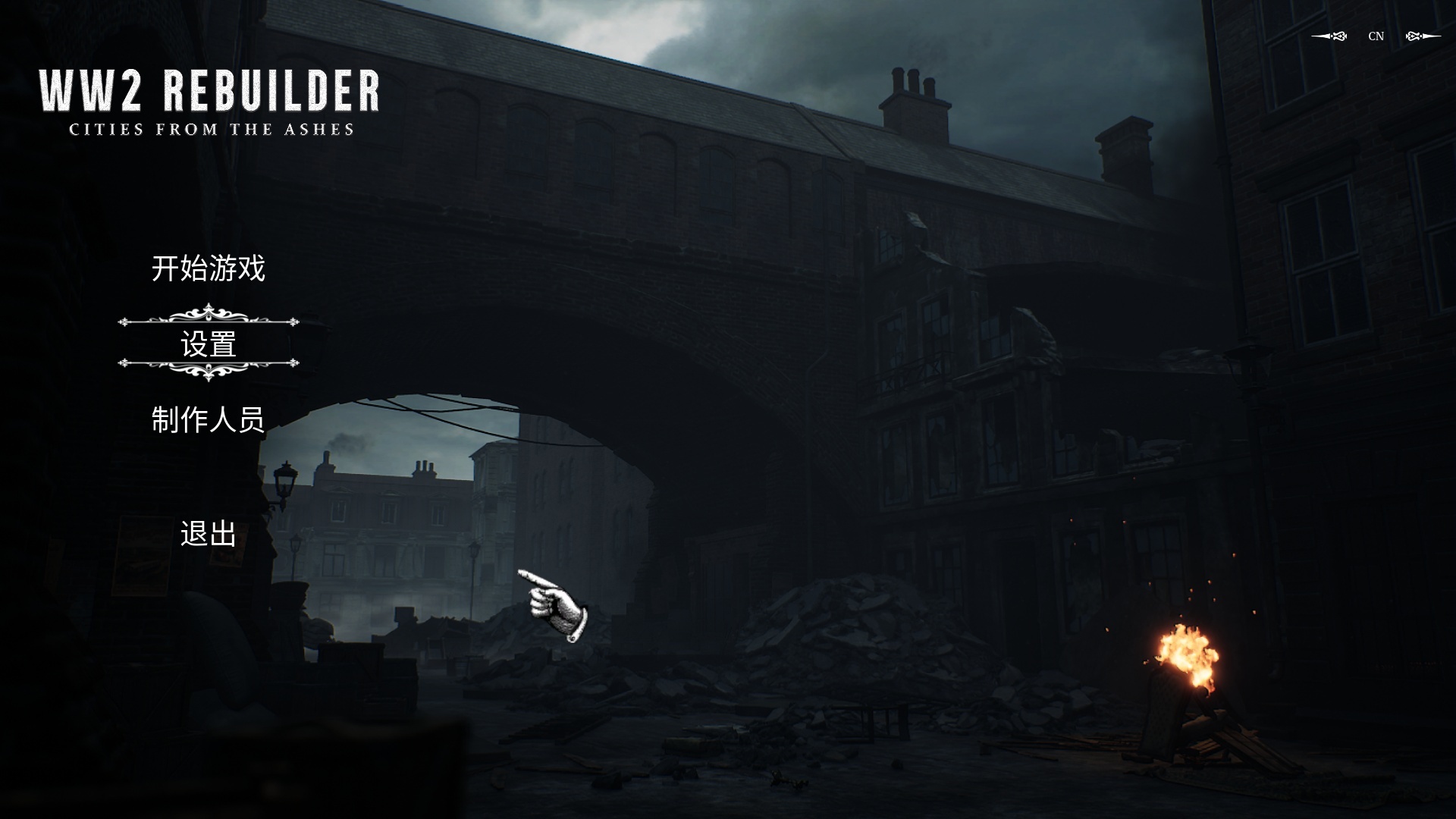This screenshot has width=1456, height=819.
Task: View the 制作人员 credits
Action: 209,419
